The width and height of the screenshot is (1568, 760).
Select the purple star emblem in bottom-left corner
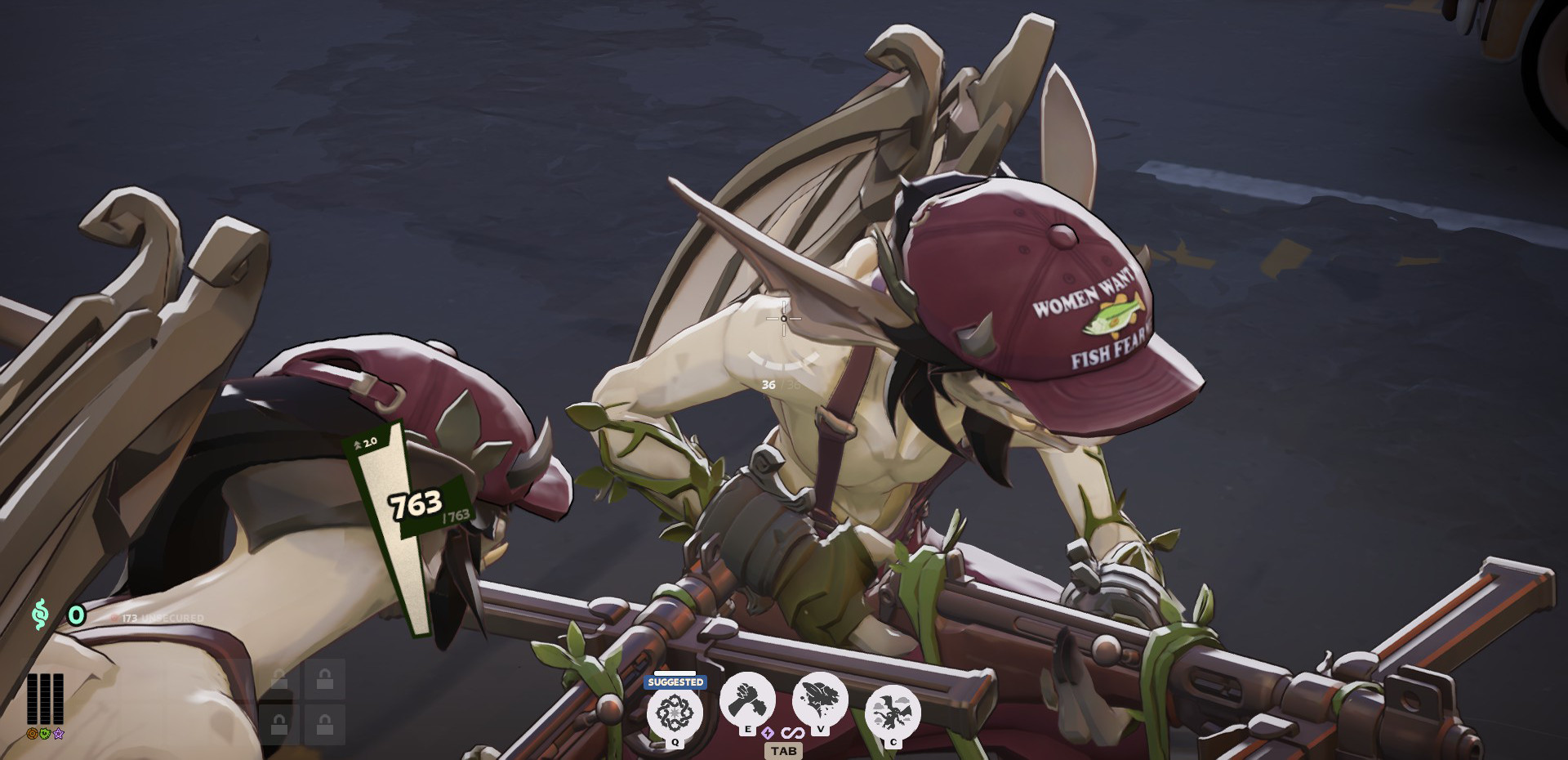tap(58, 735)
